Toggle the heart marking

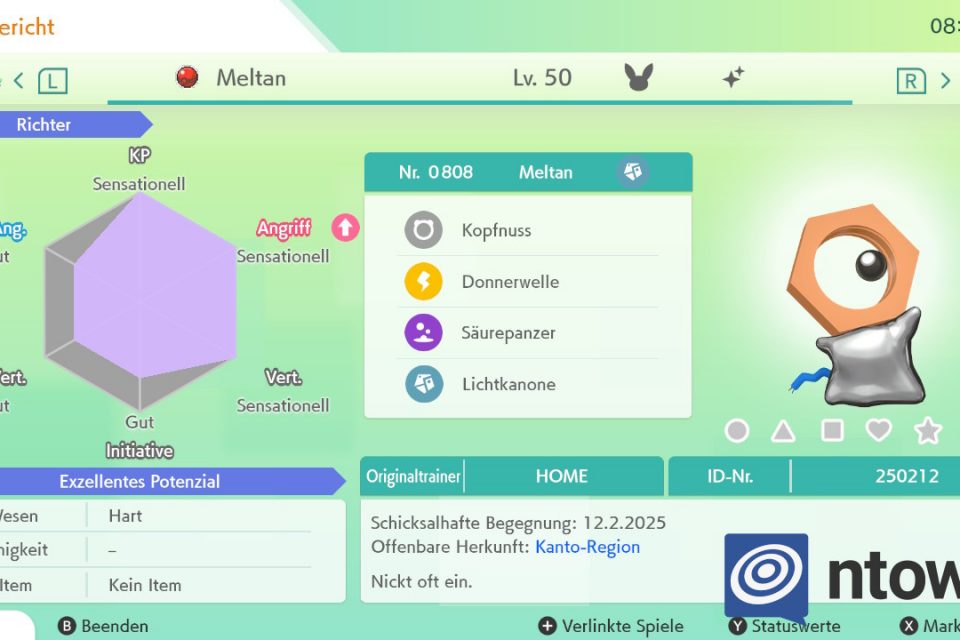pyautogui.click(x=879, y=431)
